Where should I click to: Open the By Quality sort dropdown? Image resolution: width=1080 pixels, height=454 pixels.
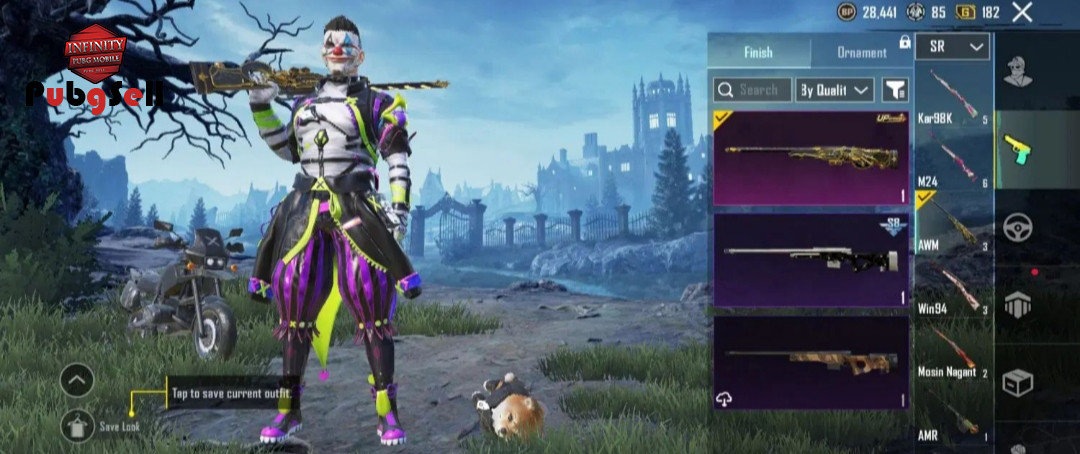click(x=835, y=90)
